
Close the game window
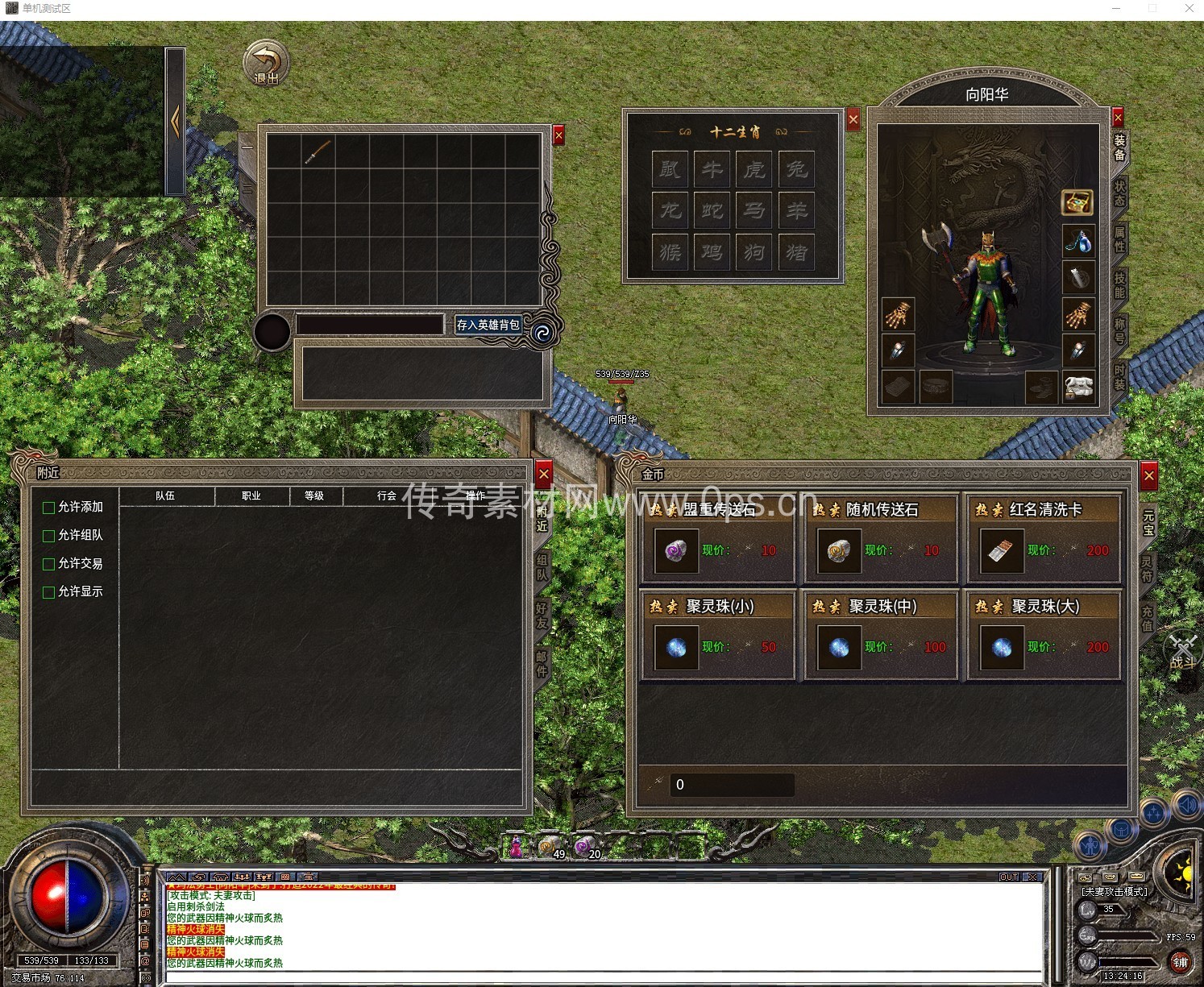1189,8
